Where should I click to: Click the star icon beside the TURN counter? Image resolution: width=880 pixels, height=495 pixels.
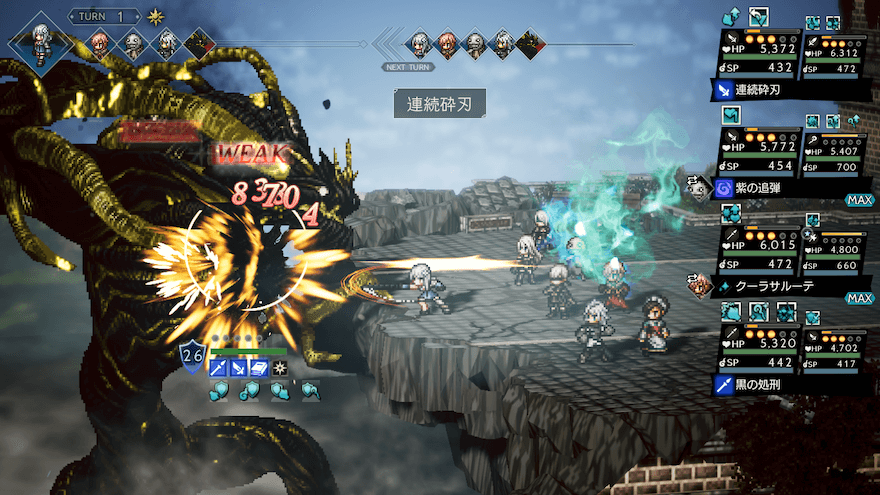pyautogui.click(x=156, y=17)
